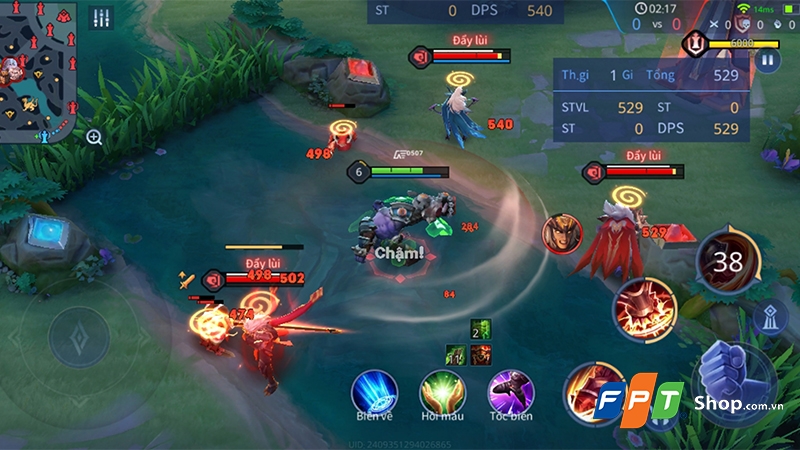The image size is (800, 450).
Task: Click the green item icon marked 2
Action: 478,330
